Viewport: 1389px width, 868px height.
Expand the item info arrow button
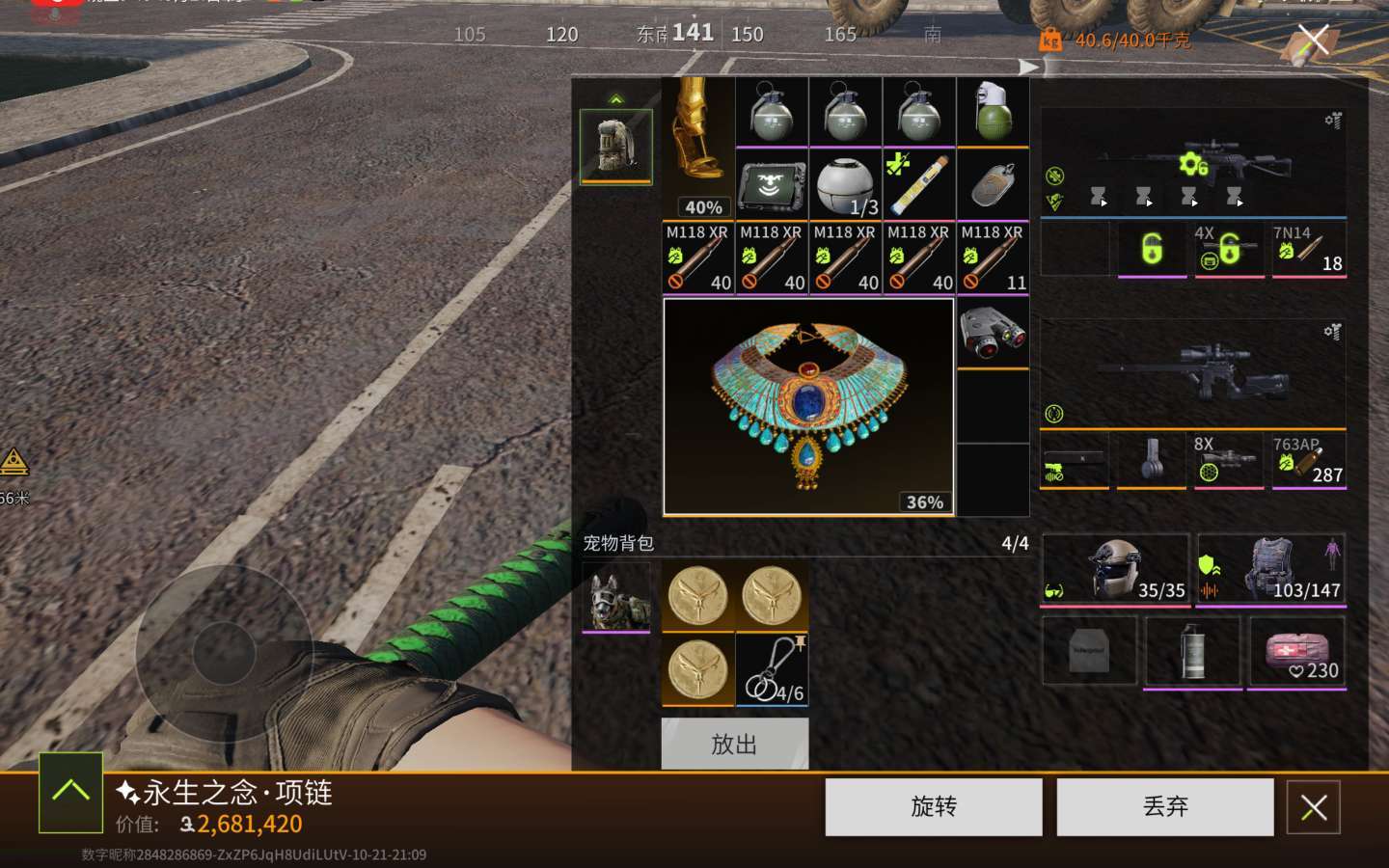70,792
